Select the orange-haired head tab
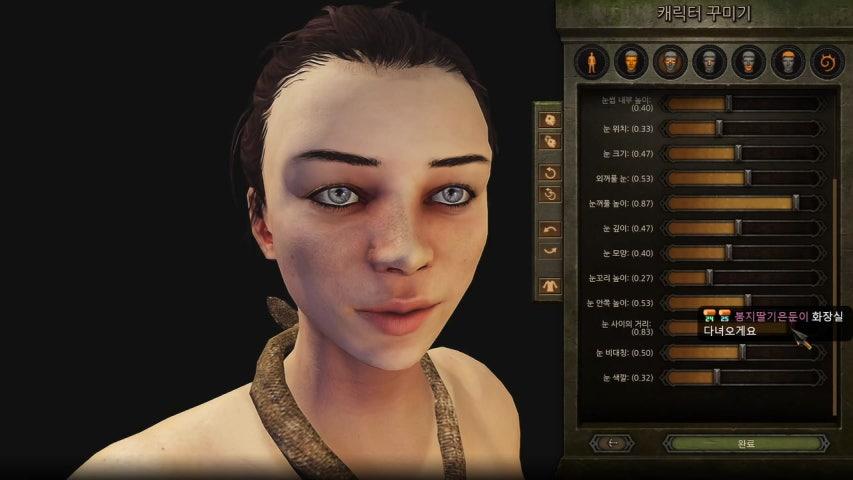The image size is (853, 480). point(788,62)
